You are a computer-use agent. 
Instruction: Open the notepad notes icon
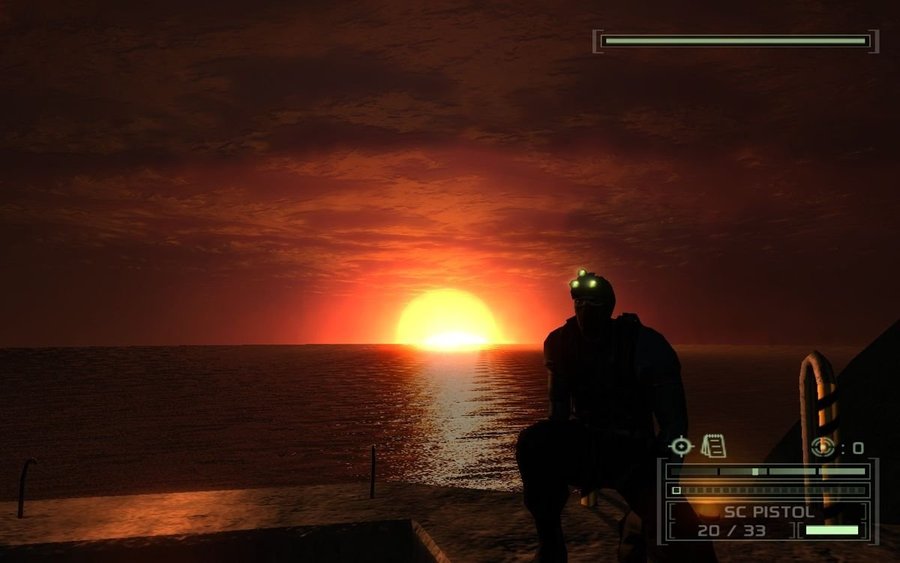[x=713, y=446]
